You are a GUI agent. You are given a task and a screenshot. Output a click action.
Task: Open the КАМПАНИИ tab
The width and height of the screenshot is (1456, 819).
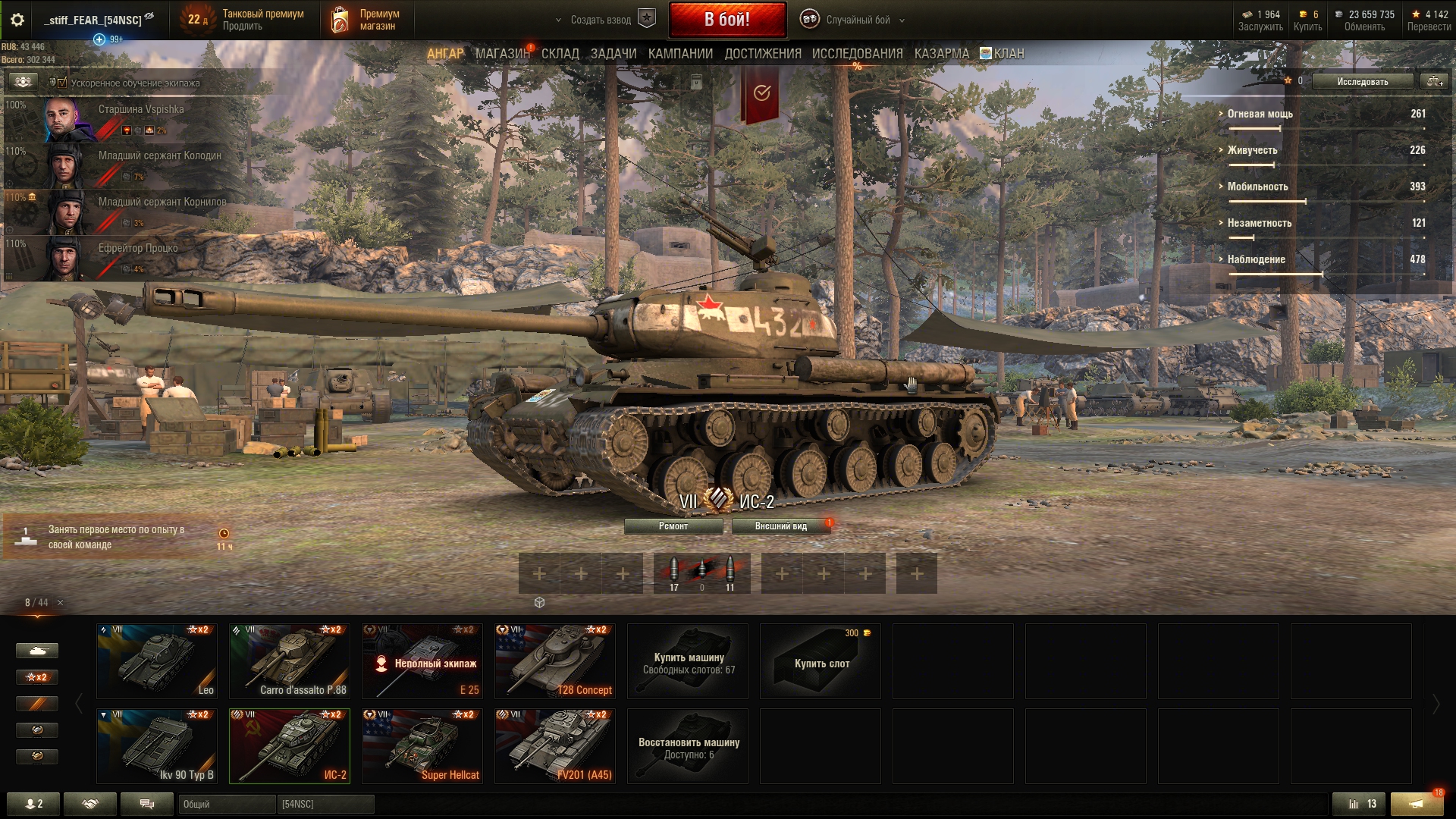(680, 54)
